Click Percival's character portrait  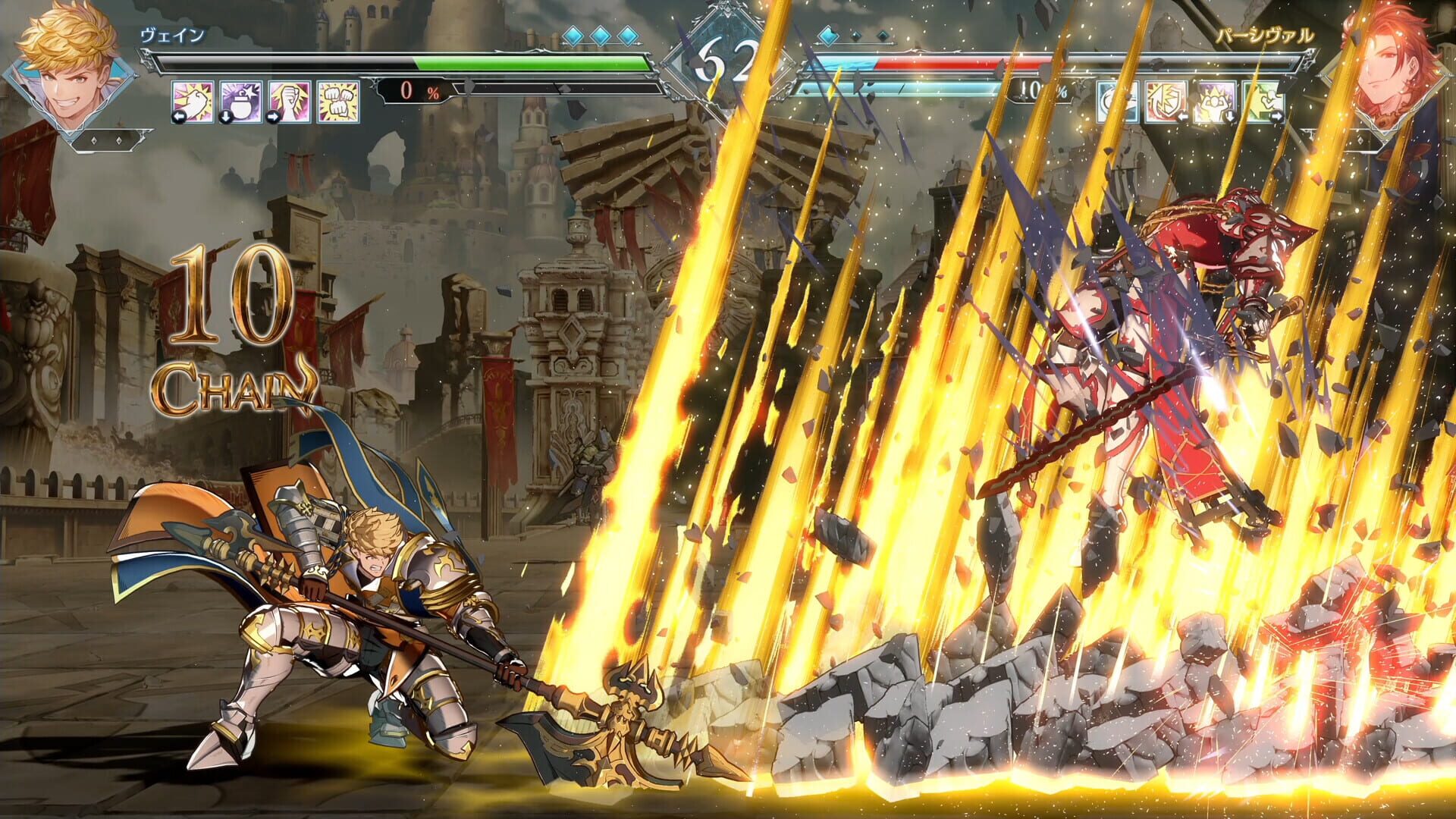[x=1392, y=68]
